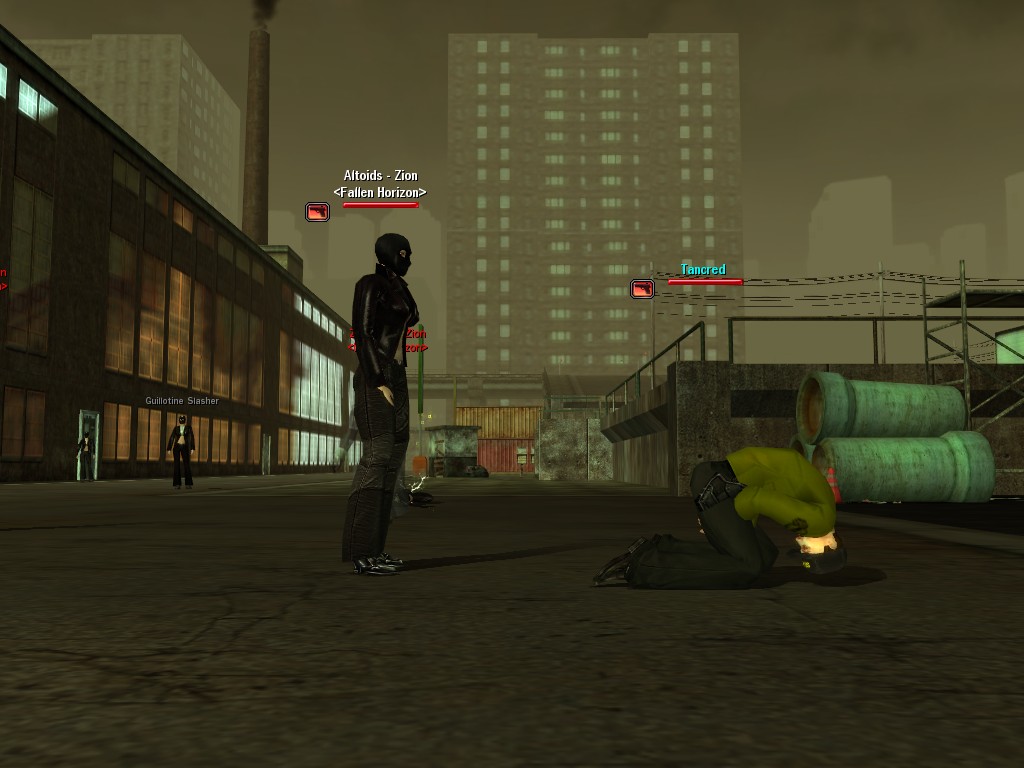Click the pistol icon next to Tancred
This screenshot has width=1024, height=768.
(x=642, y=289)
